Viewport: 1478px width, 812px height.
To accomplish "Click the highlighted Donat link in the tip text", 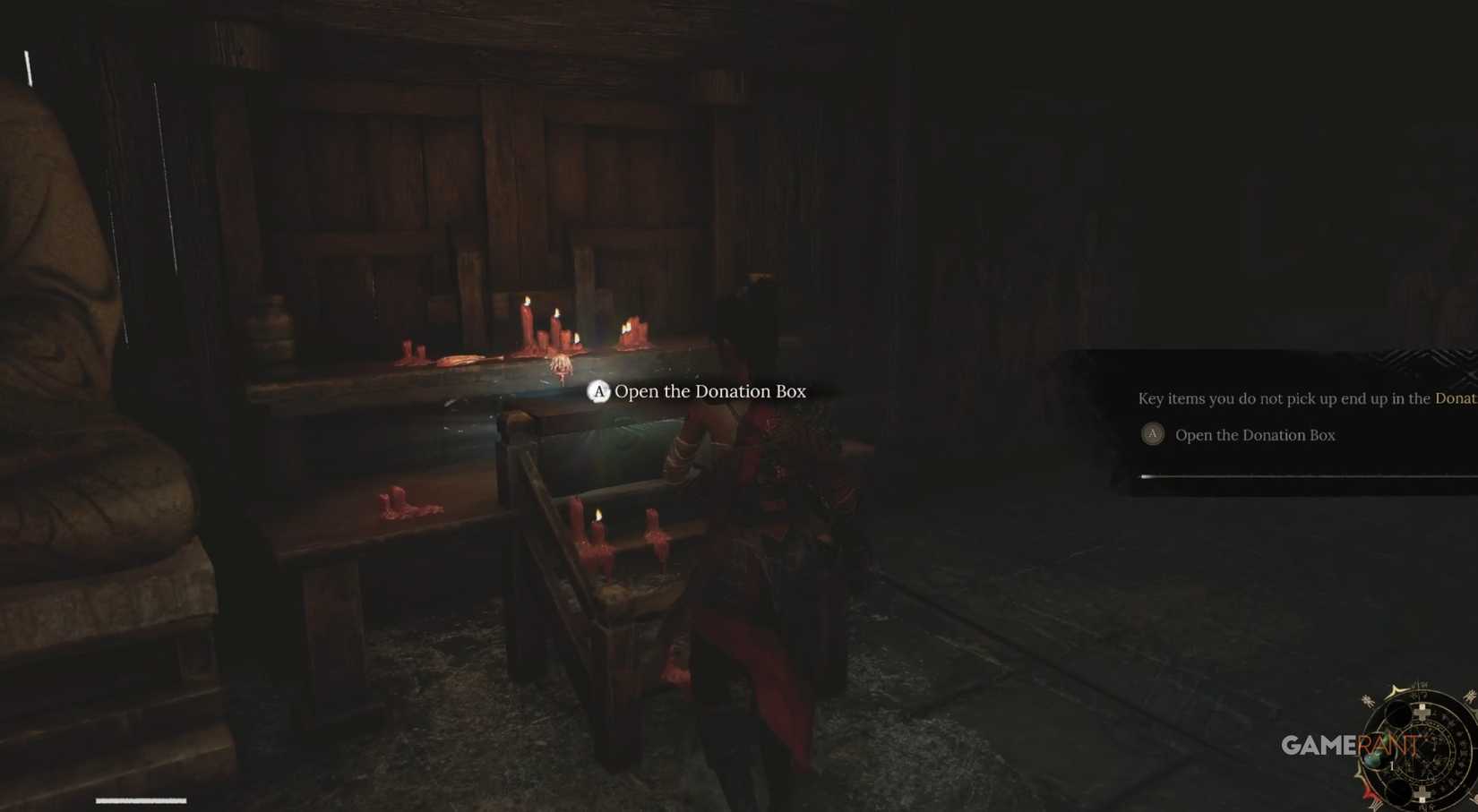I will click(x=1456, y=398).
